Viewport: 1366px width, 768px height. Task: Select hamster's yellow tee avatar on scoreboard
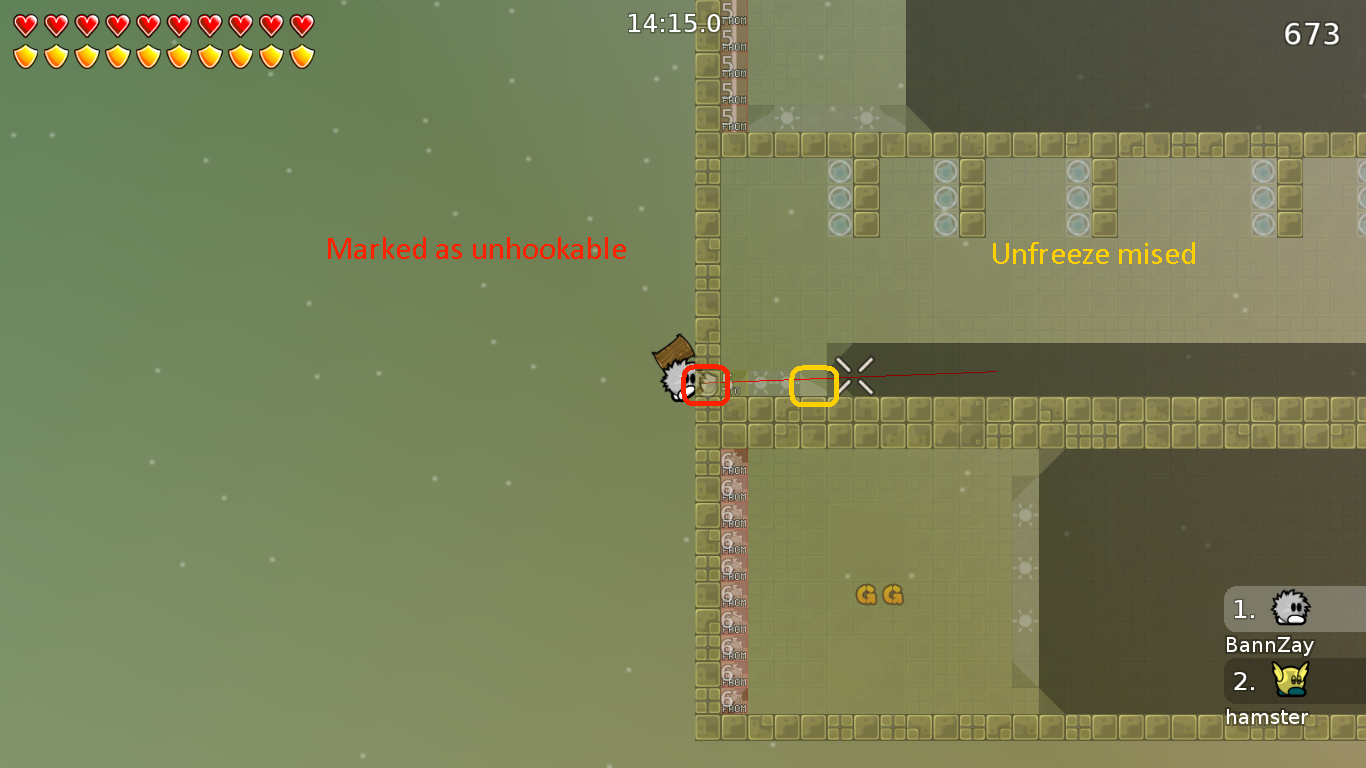1292,681
